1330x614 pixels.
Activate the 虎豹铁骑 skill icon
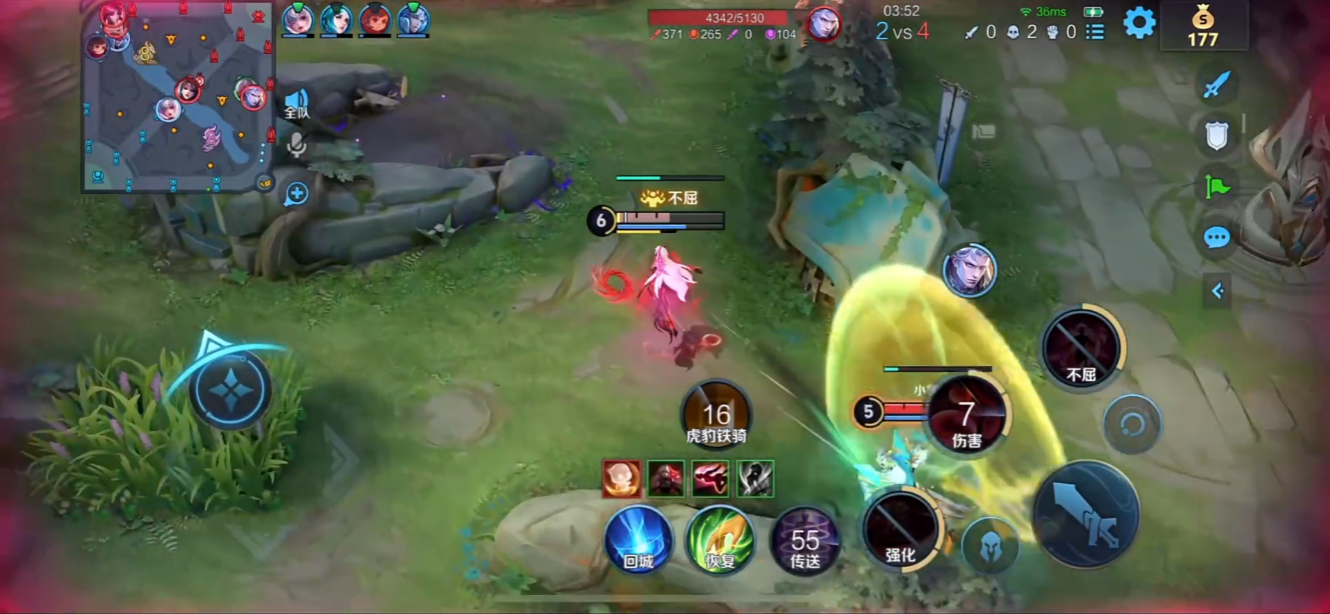pyautogui.click(x=716, y=414)
